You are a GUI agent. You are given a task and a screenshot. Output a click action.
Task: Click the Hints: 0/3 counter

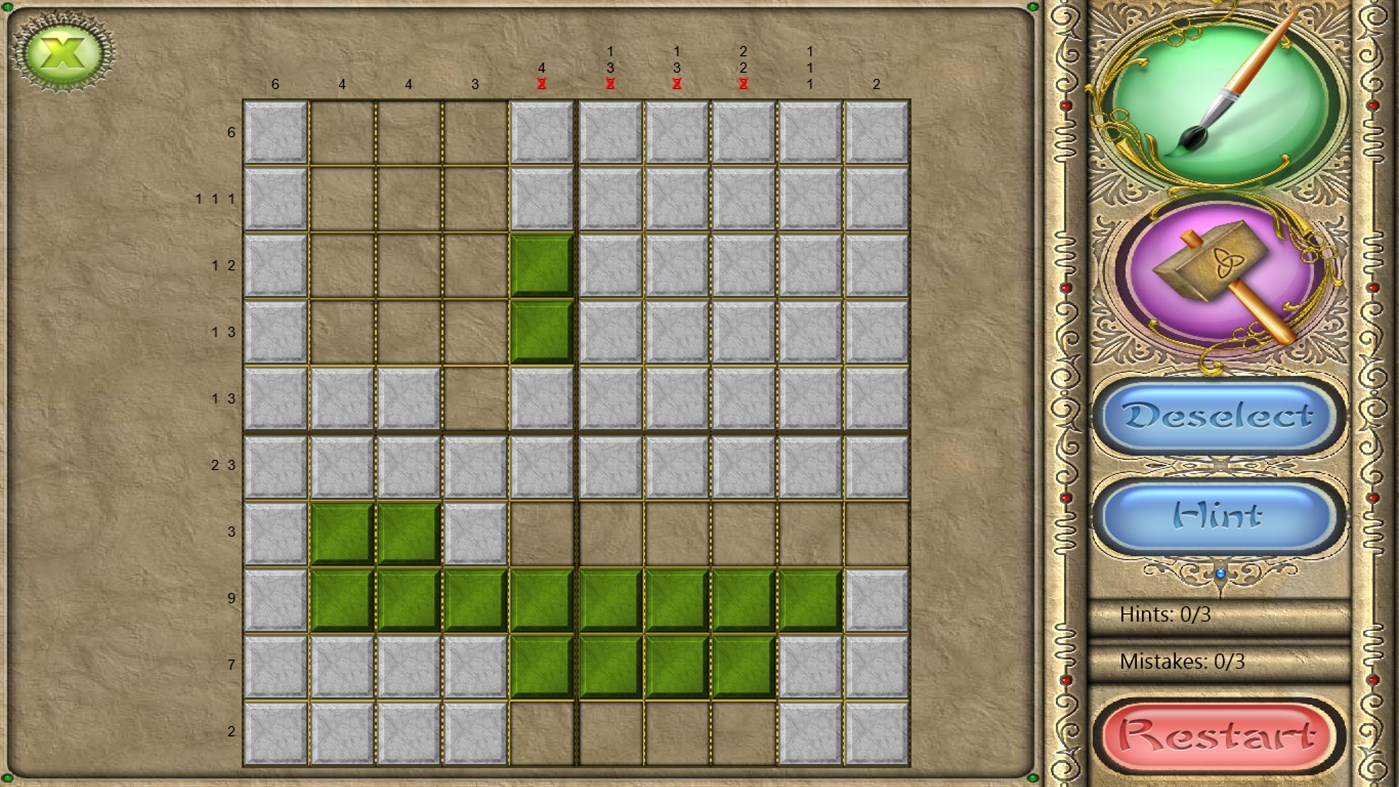point(1166,613)
